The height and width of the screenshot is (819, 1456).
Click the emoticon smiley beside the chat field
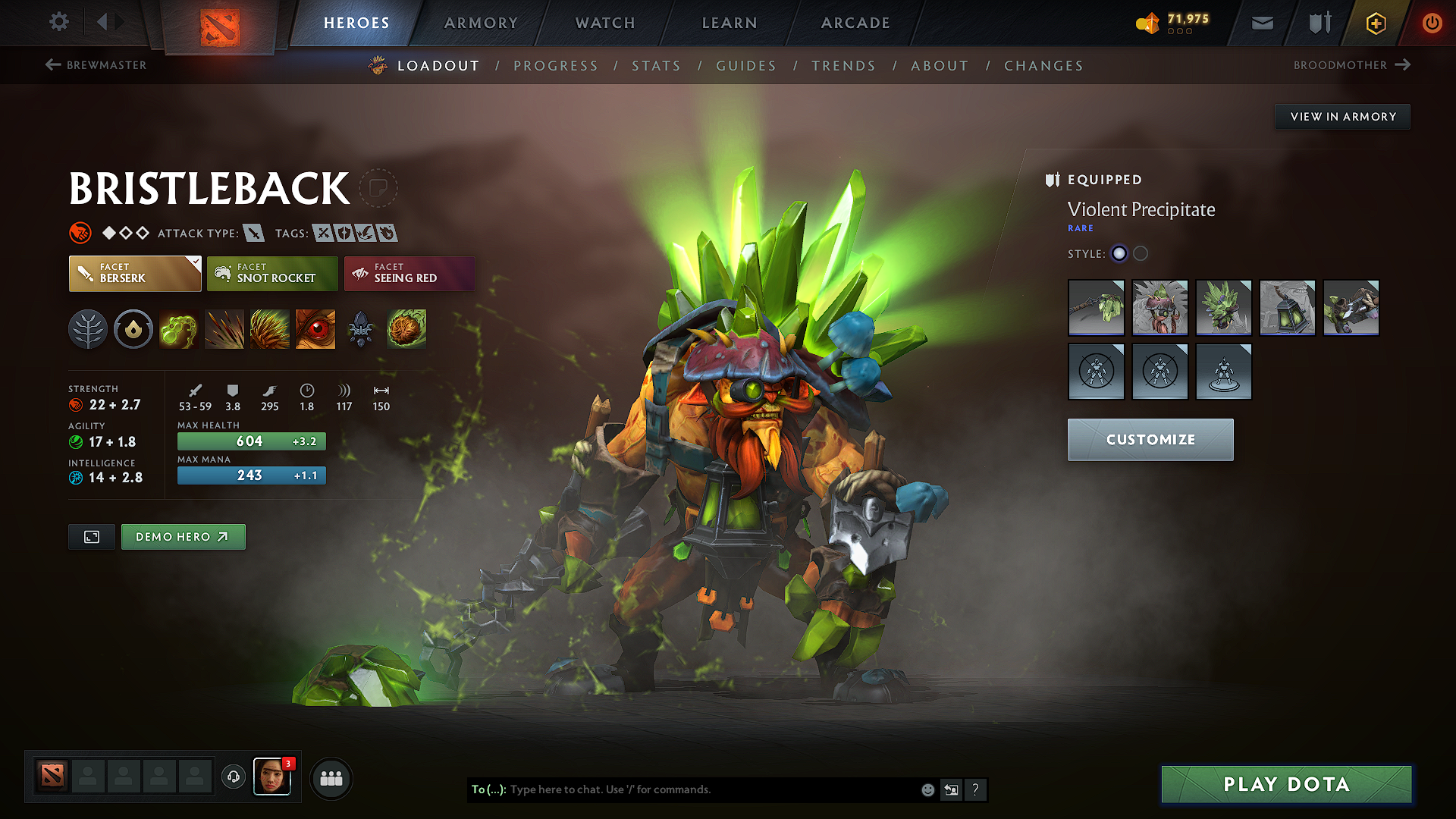tap(927, 789)
